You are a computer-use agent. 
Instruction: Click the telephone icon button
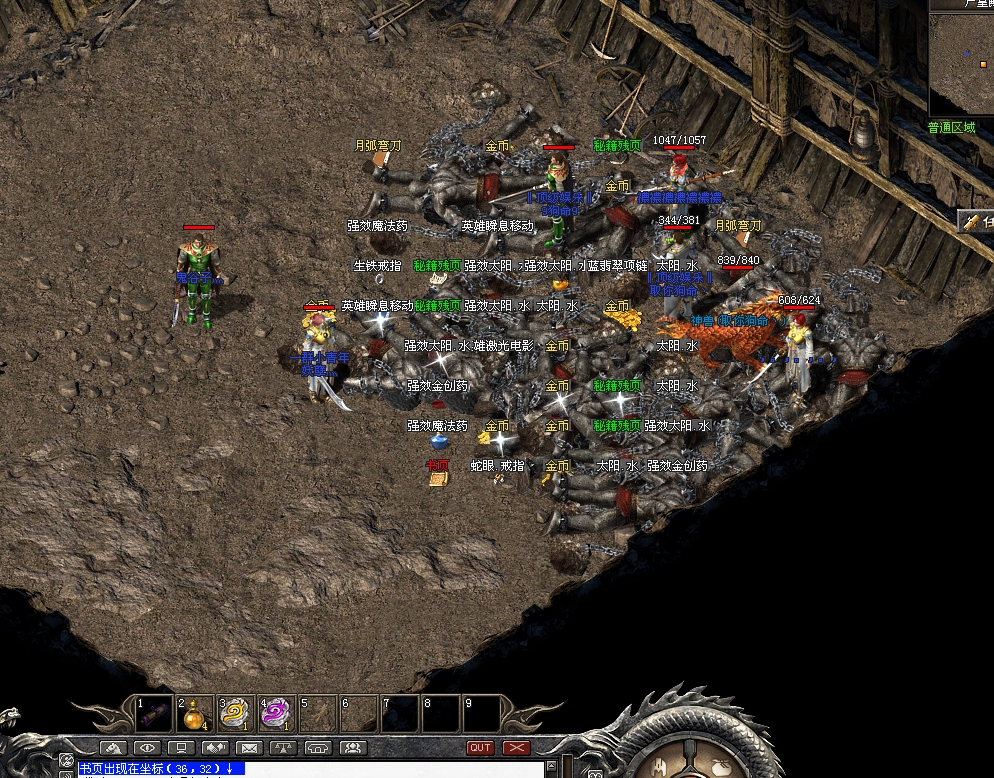318,747
